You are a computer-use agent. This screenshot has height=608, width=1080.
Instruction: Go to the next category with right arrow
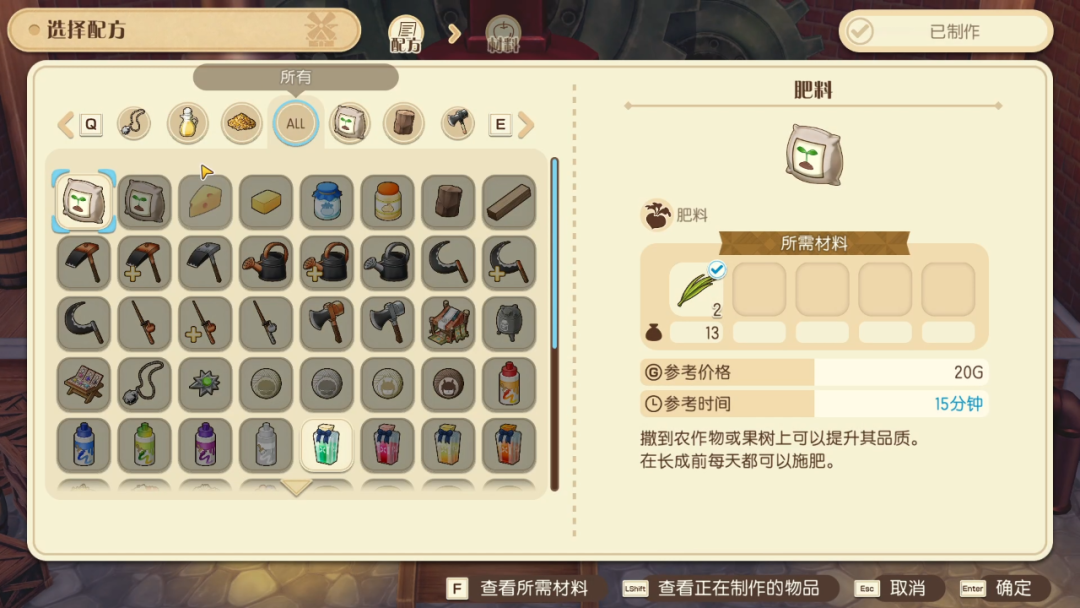(525, 125)
